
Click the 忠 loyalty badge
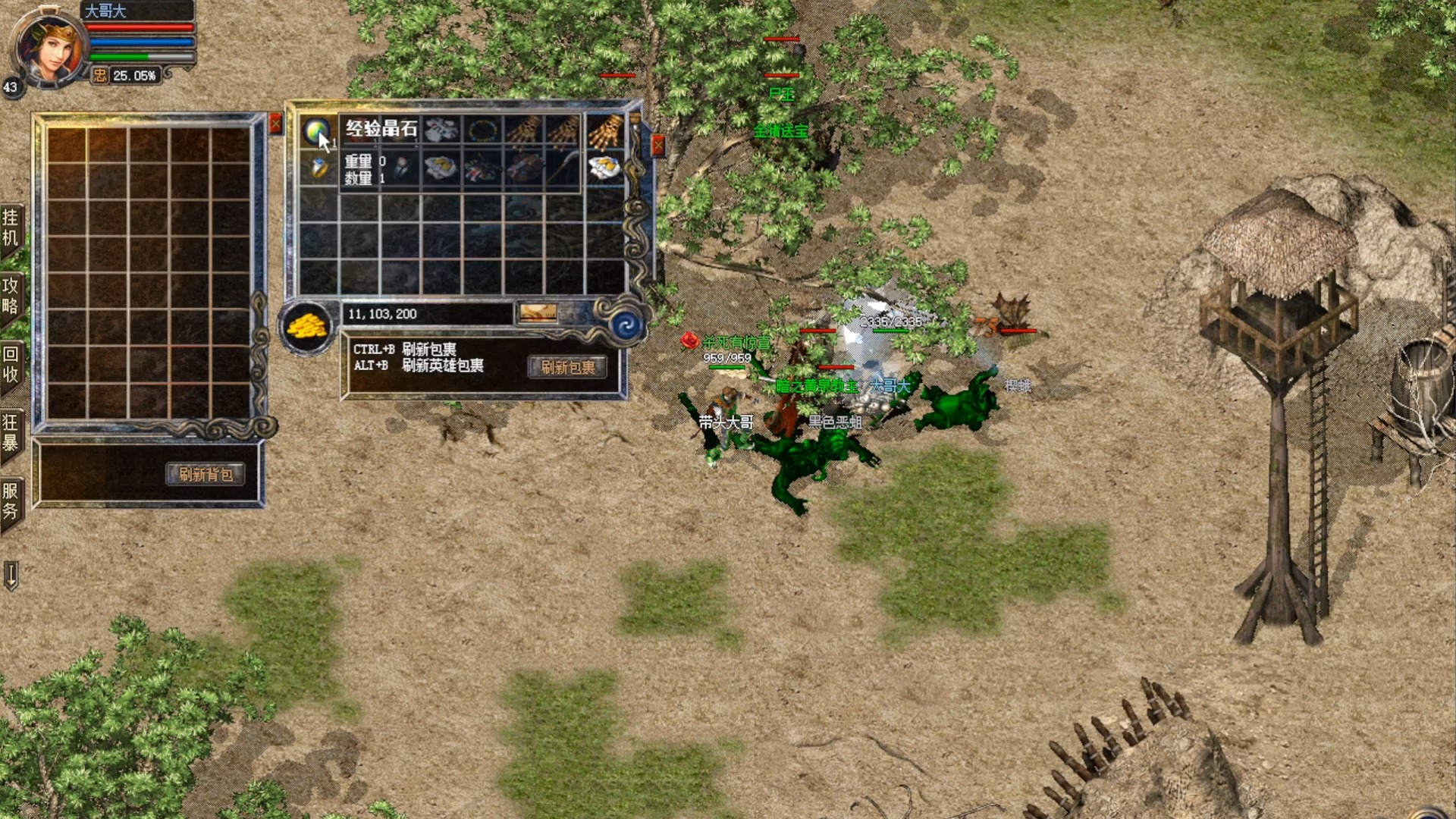[x=100, y=75]
